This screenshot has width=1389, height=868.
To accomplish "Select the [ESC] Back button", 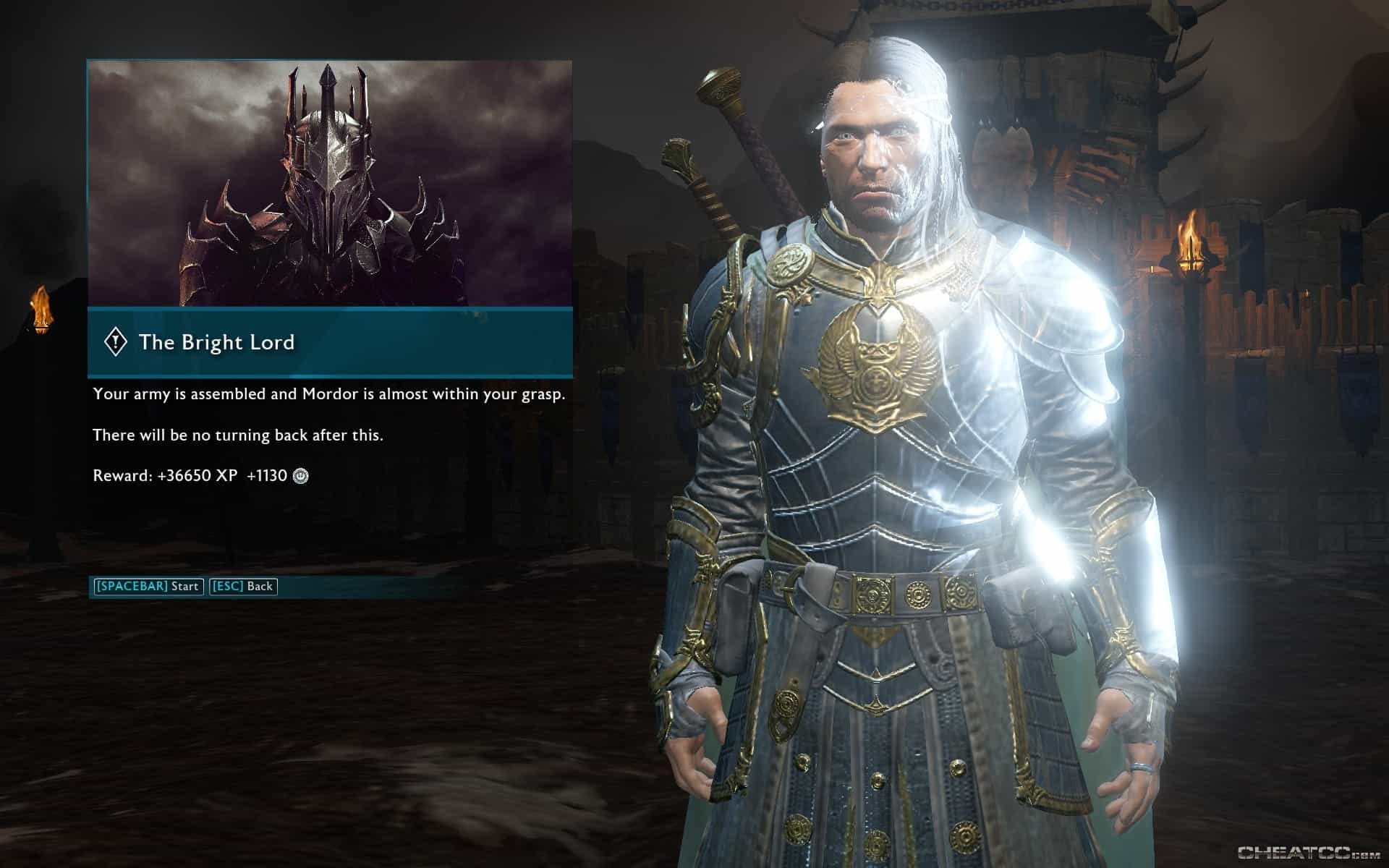I will 243,587.
